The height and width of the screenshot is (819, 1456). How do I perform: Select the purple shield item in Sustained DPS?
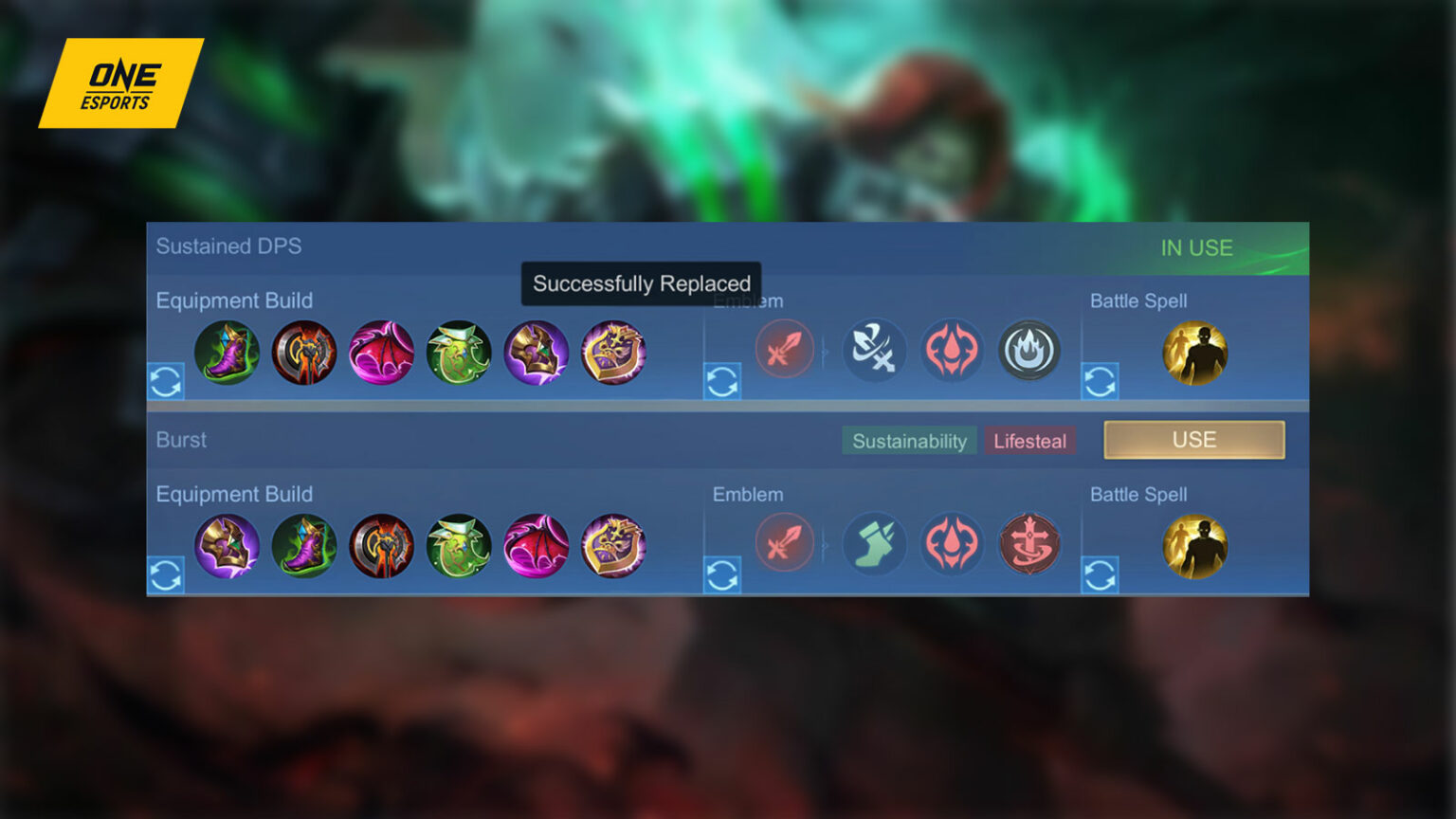pyautogui.click(x=537, y=353)
